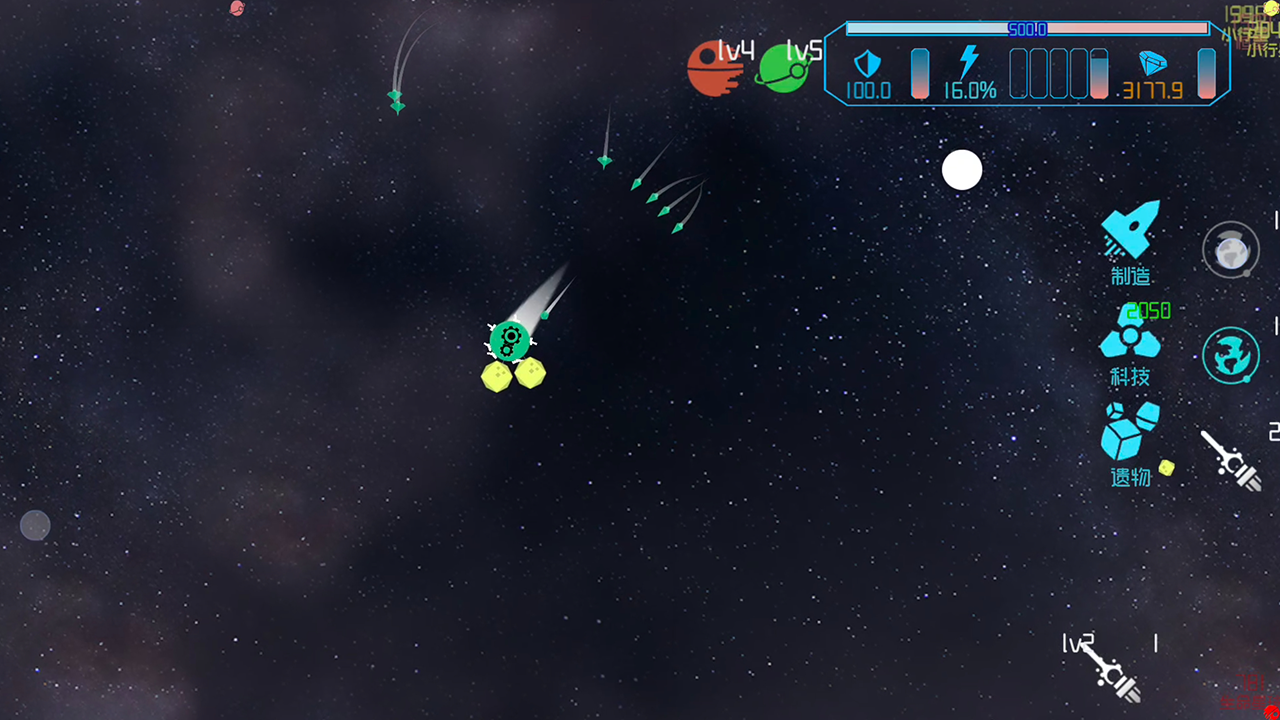
Task: Open the 制造 rocket manufacturing menu
Action: click(1131, 239)
